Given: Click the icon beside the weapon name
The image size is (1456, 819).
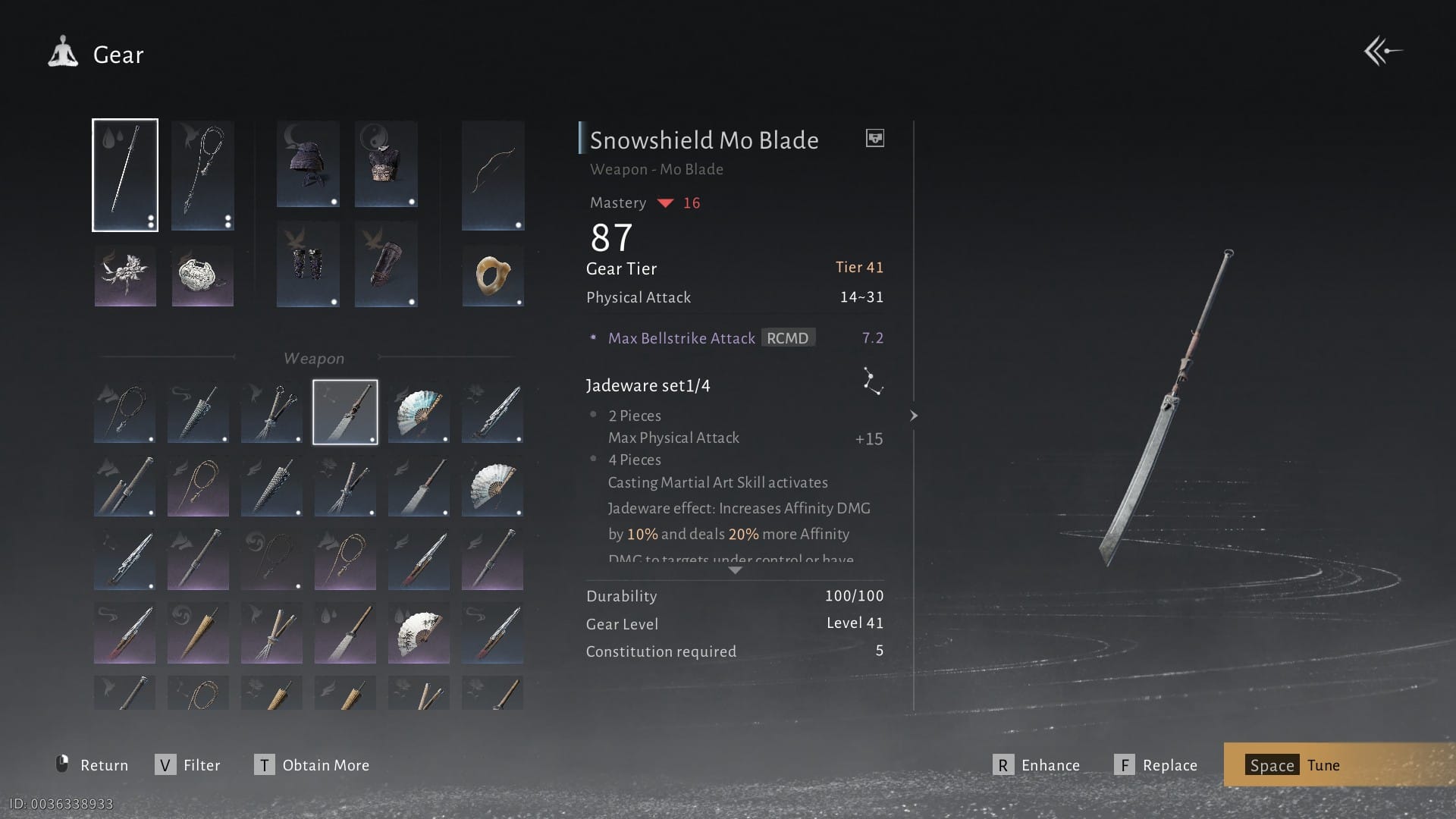Looking at the screenshot, I should point(874,138).
